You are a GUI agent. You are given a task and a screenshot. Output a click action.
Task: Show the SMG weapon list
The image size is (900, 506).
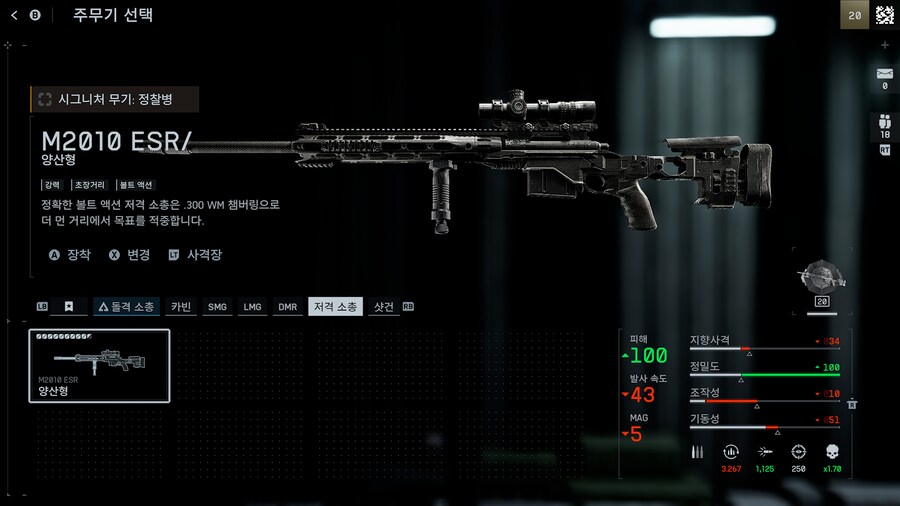[217, 307]
